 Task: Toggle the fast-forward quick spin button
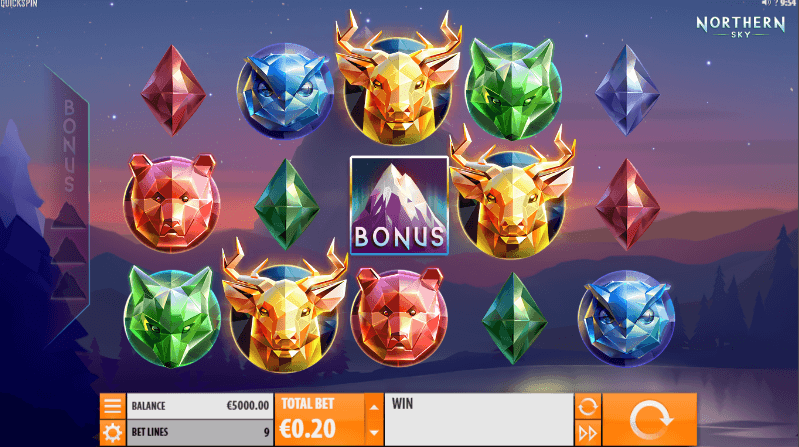pos(587,433)
